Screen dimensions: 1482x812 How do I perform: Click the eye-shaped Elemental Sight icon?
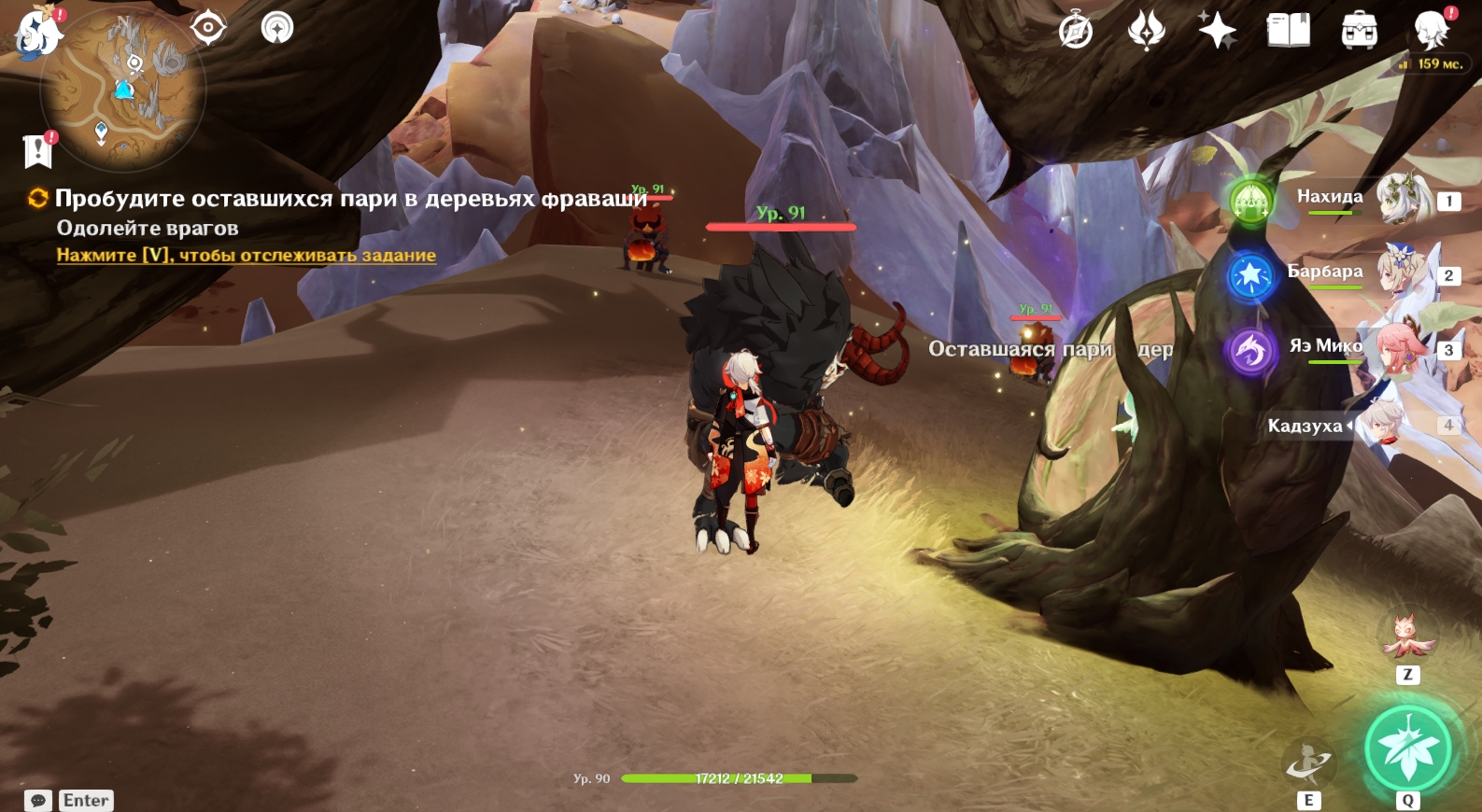click(207, 27)
